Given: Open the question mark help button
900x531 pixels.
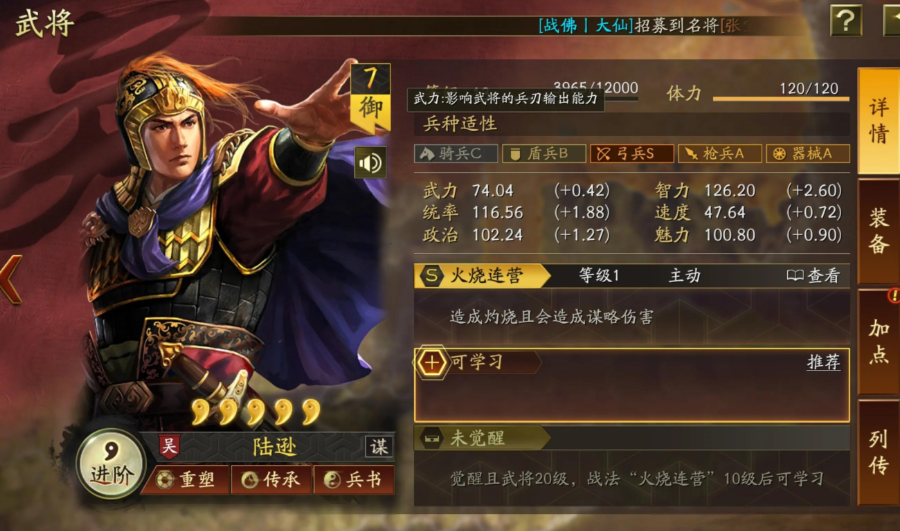Looking at the screenshot, I should pyautogui.click(x=846, y=20).
